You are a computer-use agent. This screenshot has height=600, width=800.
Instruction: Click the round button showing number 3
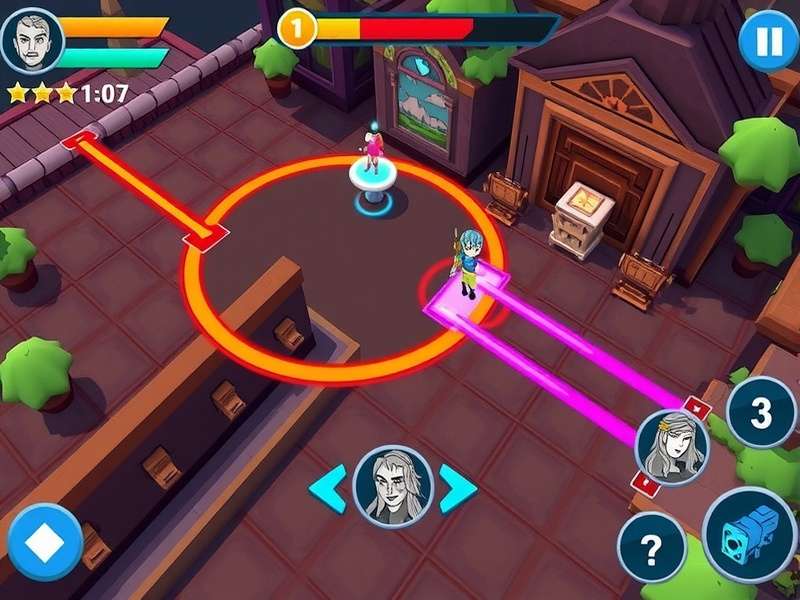[x=761, y=412]
